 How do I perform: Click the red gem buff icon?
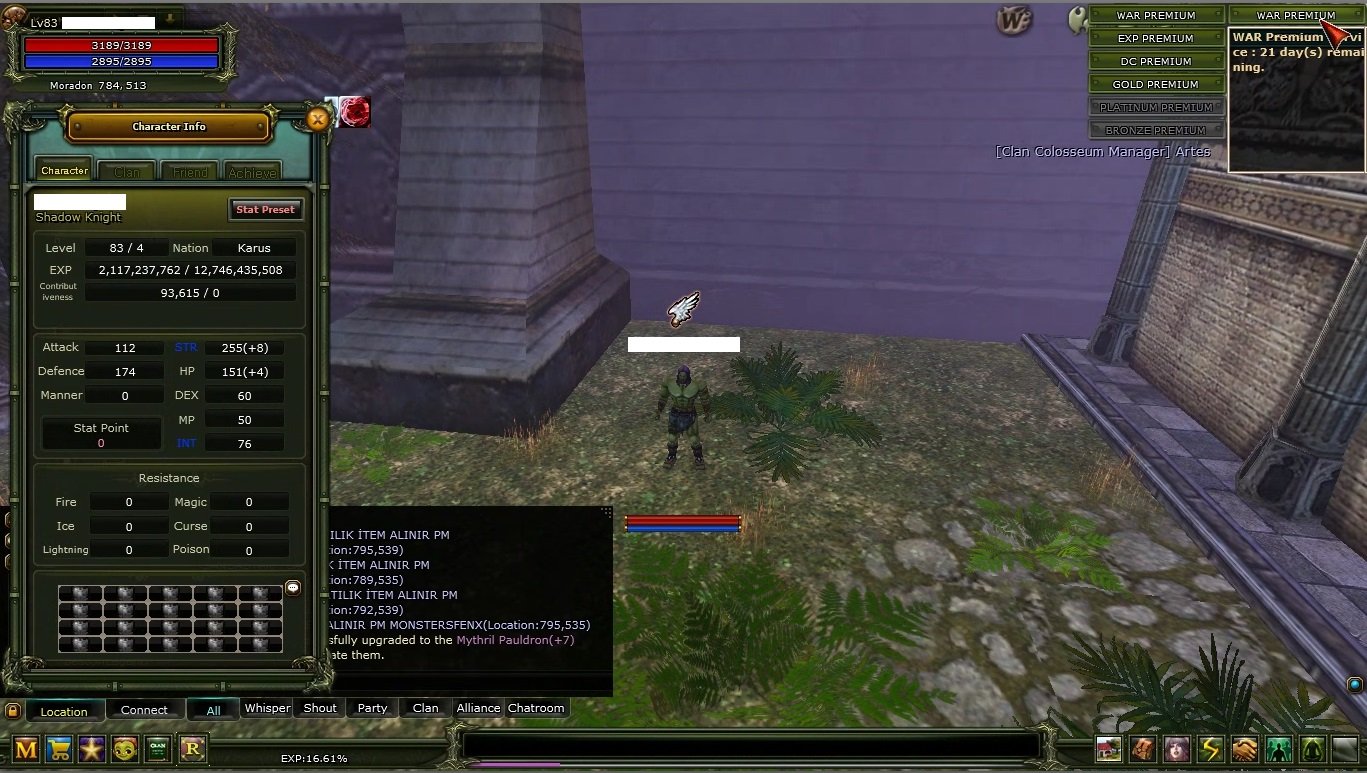354,112
